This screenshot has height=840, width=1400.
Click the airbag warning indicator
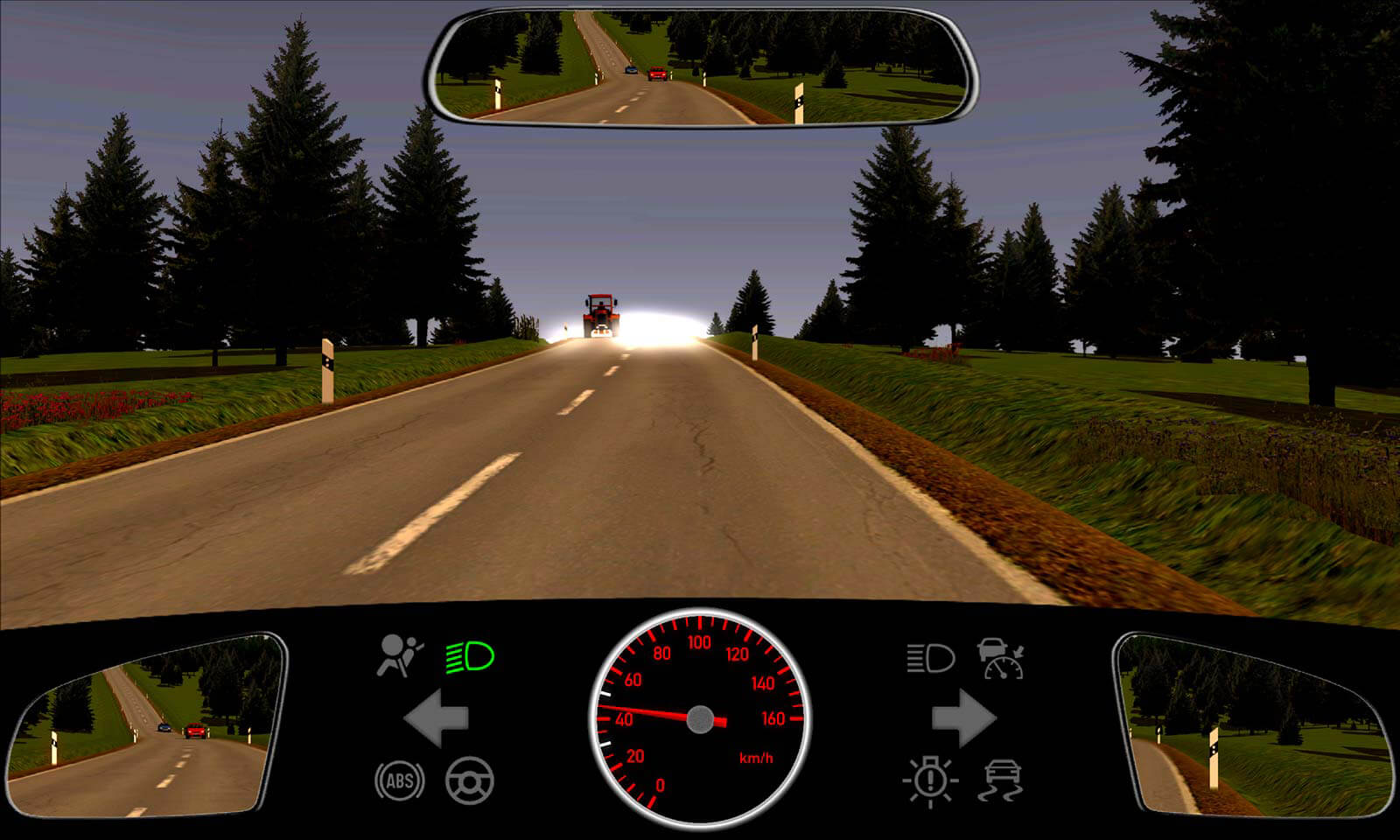[x=399, y=656]
